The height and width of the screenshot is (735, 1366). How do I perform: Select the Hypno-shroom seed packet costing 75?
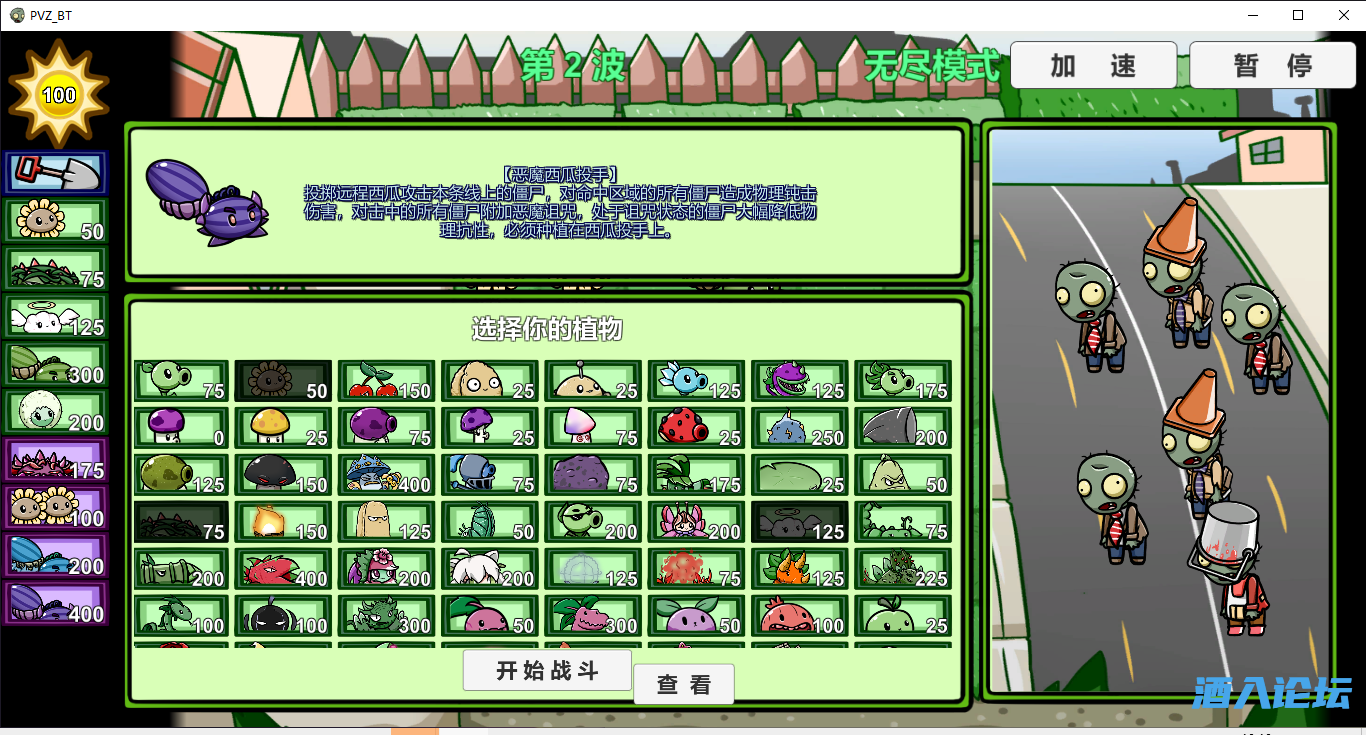click(592, 427)
